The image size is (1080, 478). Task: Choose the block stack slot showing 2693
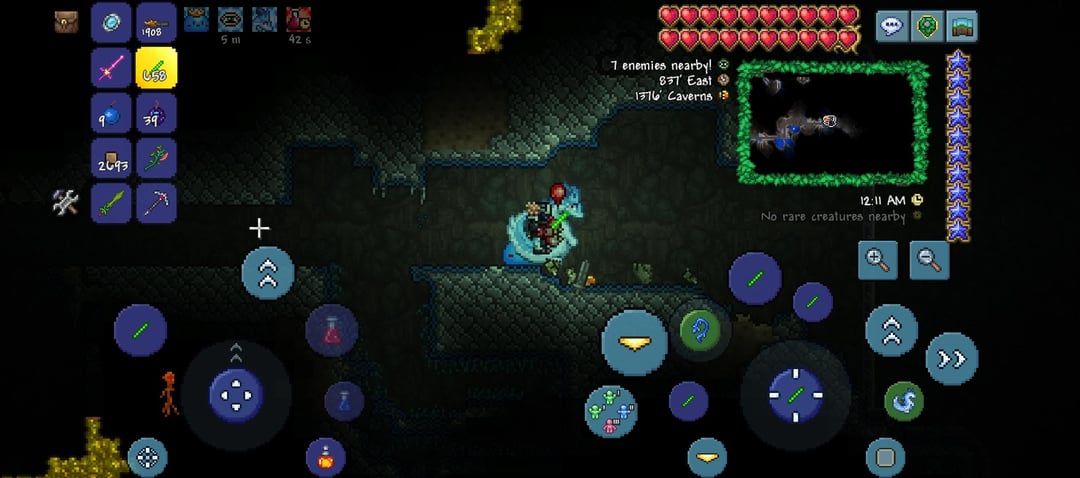pos(110,159)
